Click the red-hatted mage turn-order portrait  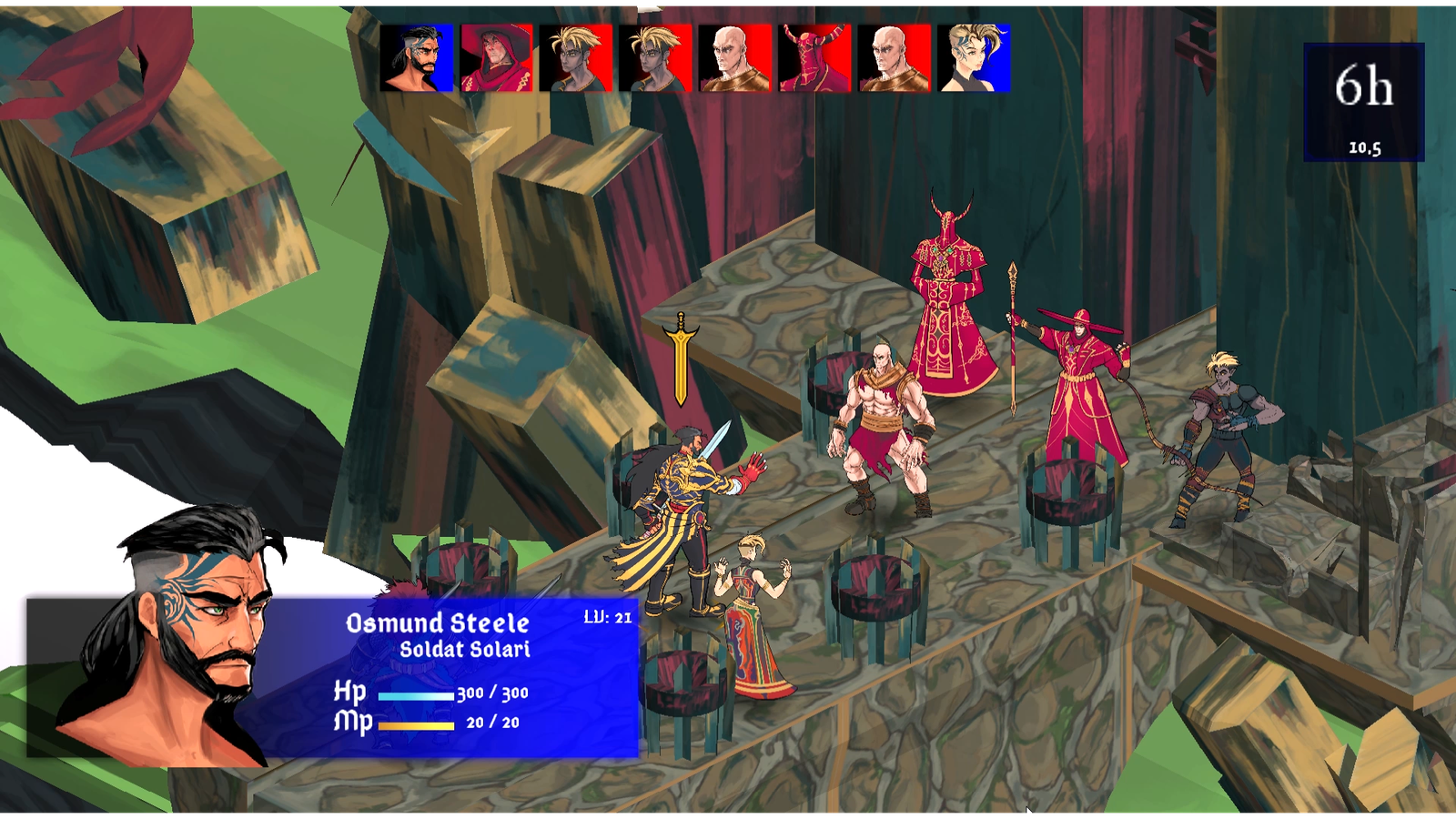click(x=496, y=58)
